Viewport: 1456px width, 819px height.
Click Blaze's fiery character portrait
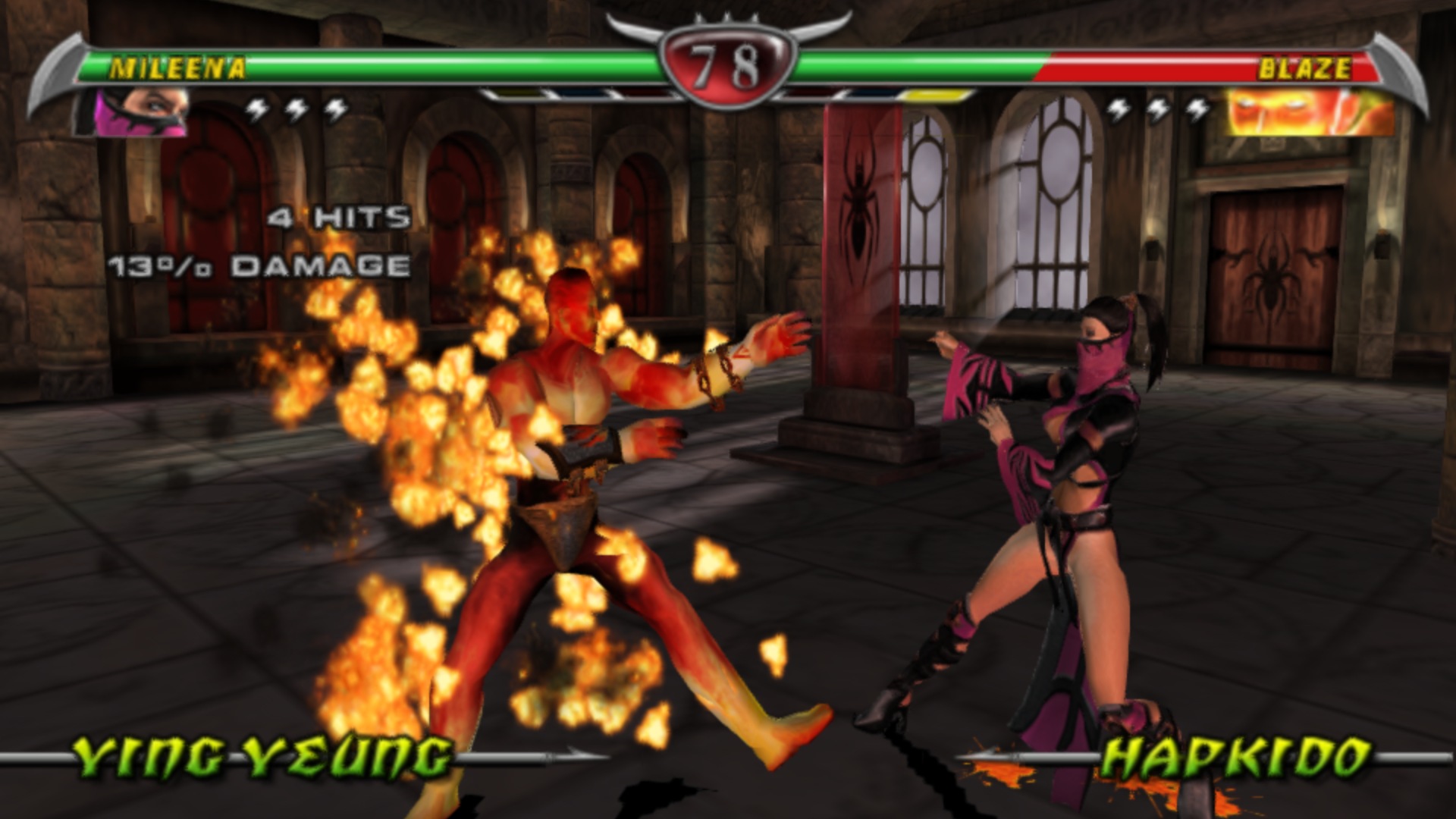(x=1310, y=113)
